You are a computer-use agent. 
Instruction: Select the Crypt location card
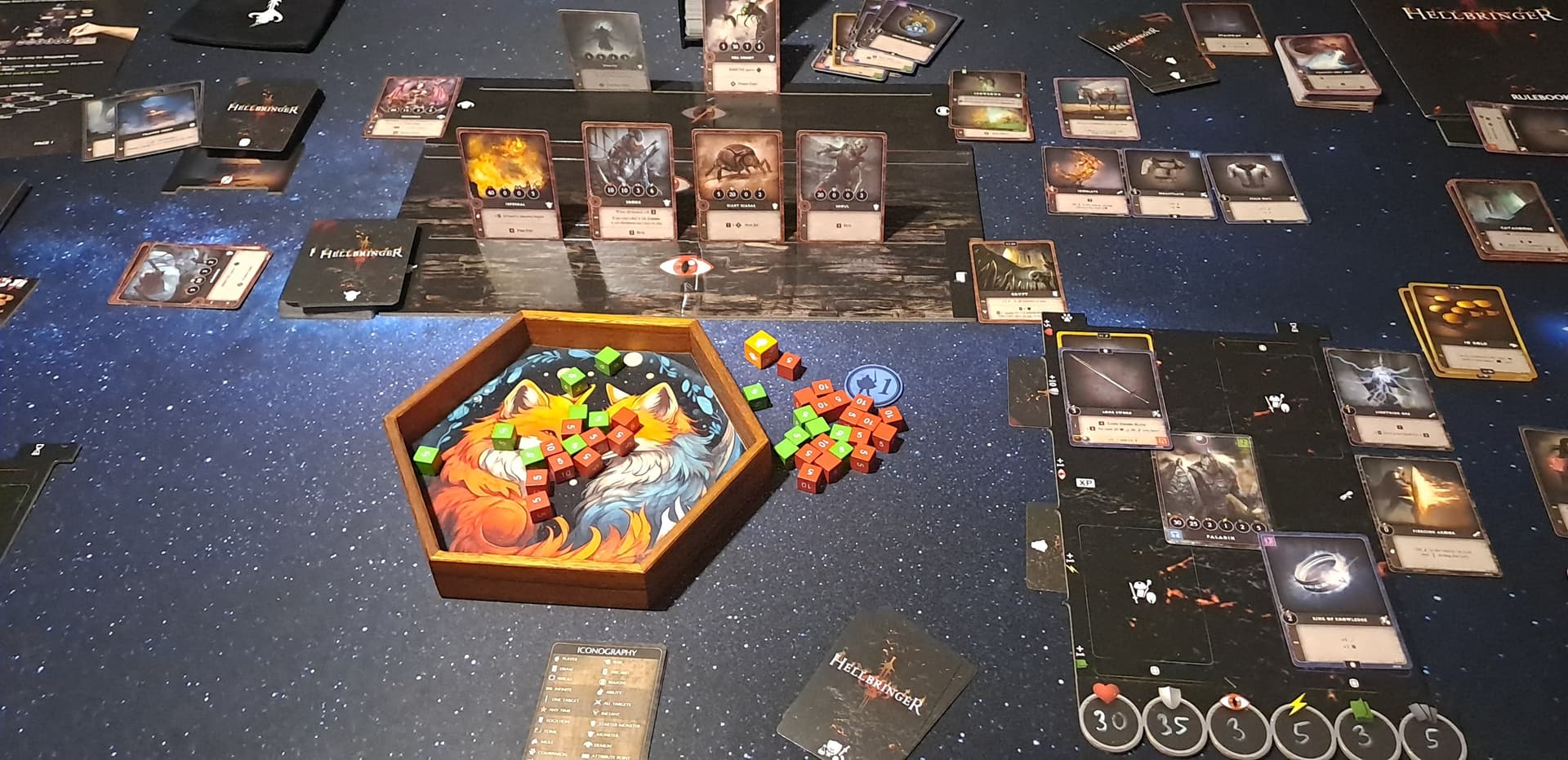tap(1016, 280)
